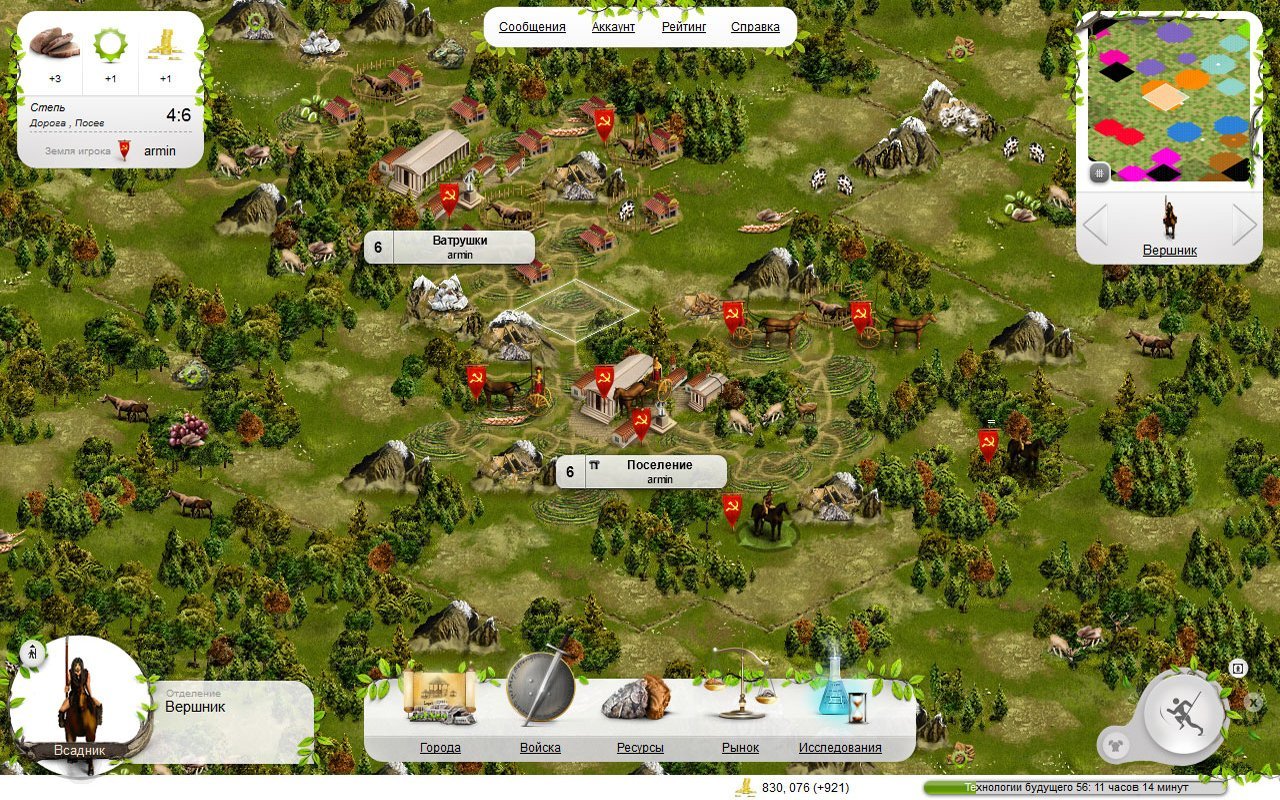This screenshot has width=1280, height=800.
Task: Open the Справка help section
Action: (x=755, y=27)
